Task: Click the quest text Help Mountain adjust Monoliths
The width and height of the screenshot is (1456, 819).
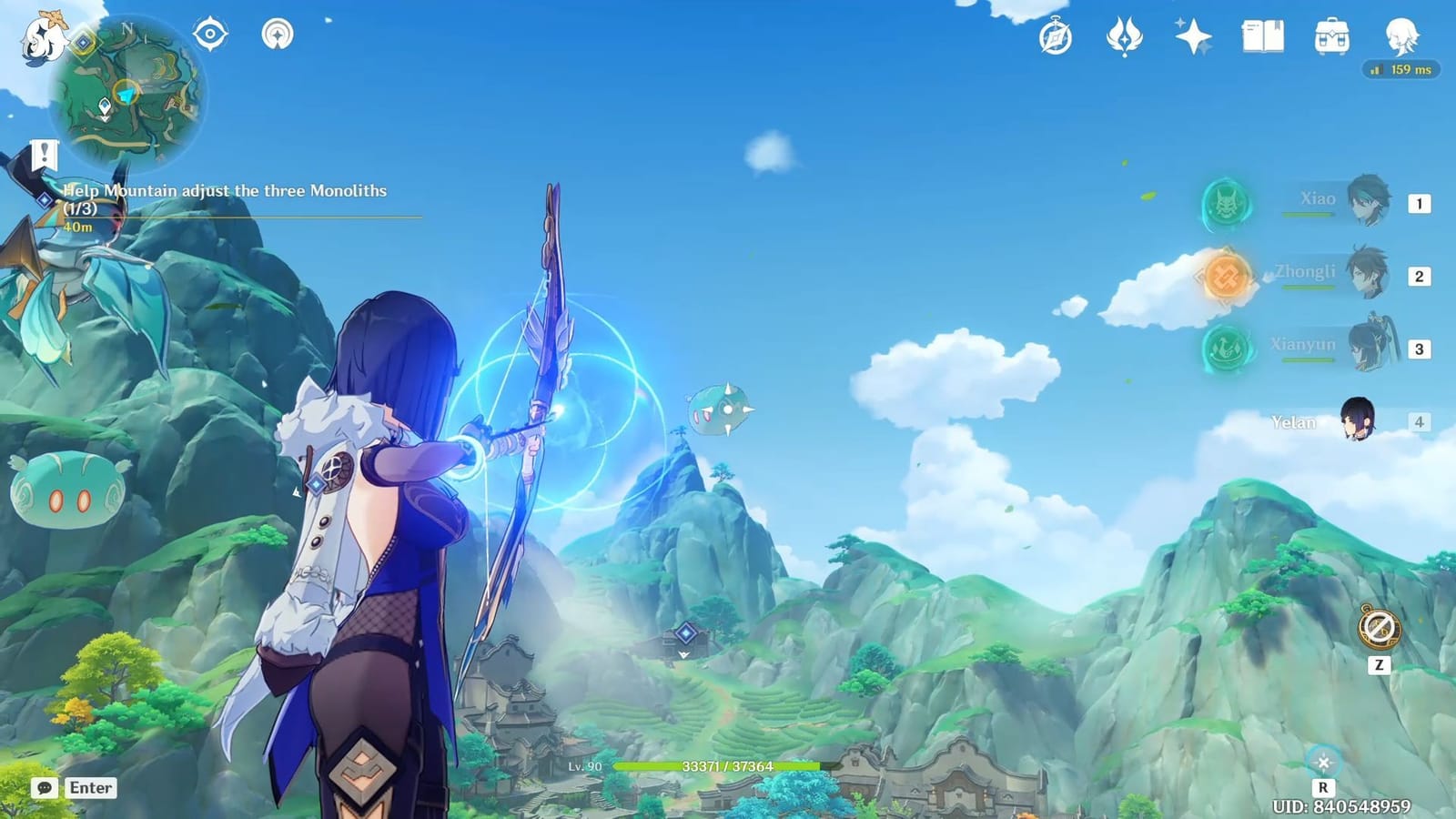Action: pyautogui.click(x=224, y=192)
